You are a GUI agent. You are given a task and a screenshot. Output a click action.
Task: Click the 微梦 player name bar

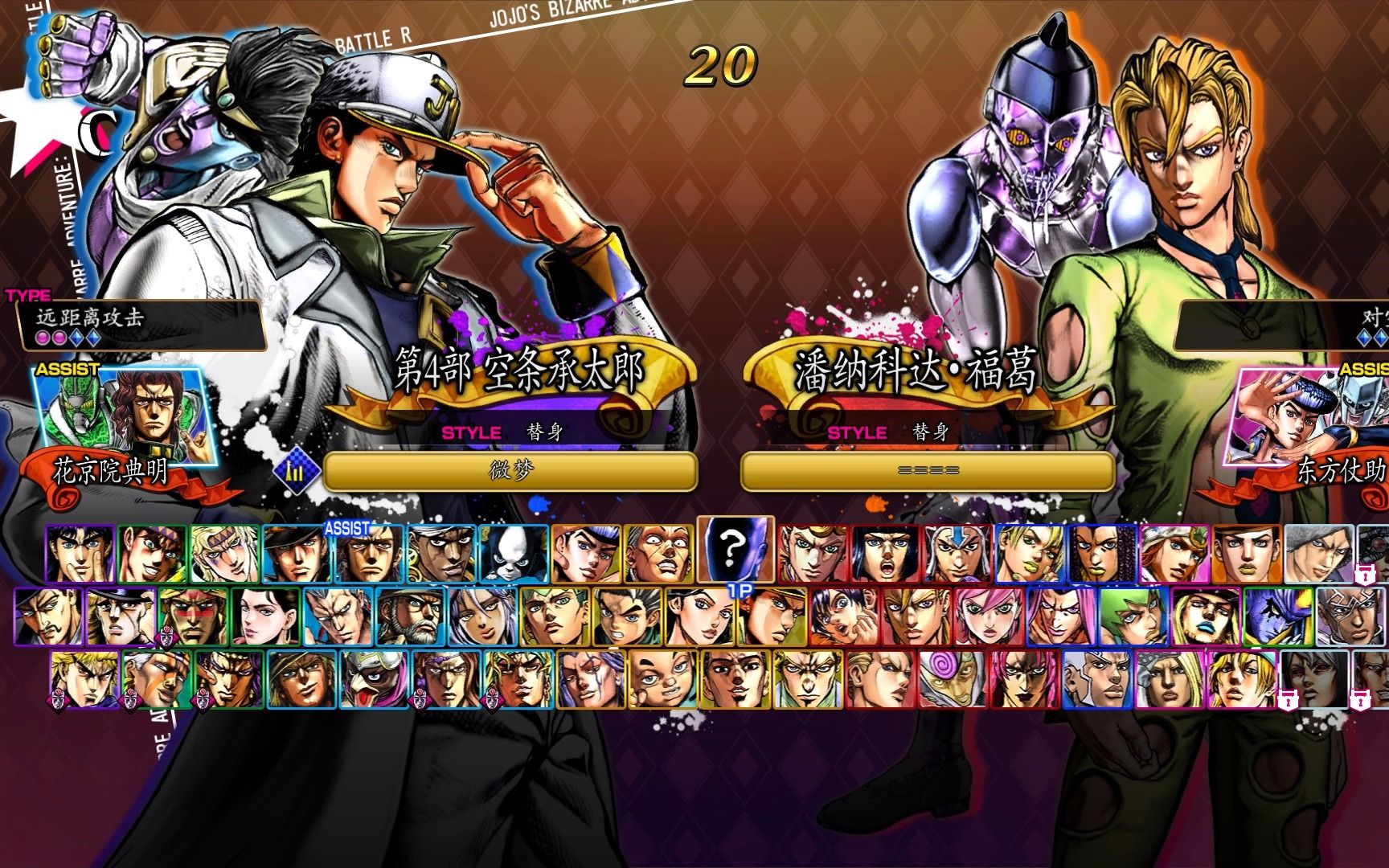point(510,471)
